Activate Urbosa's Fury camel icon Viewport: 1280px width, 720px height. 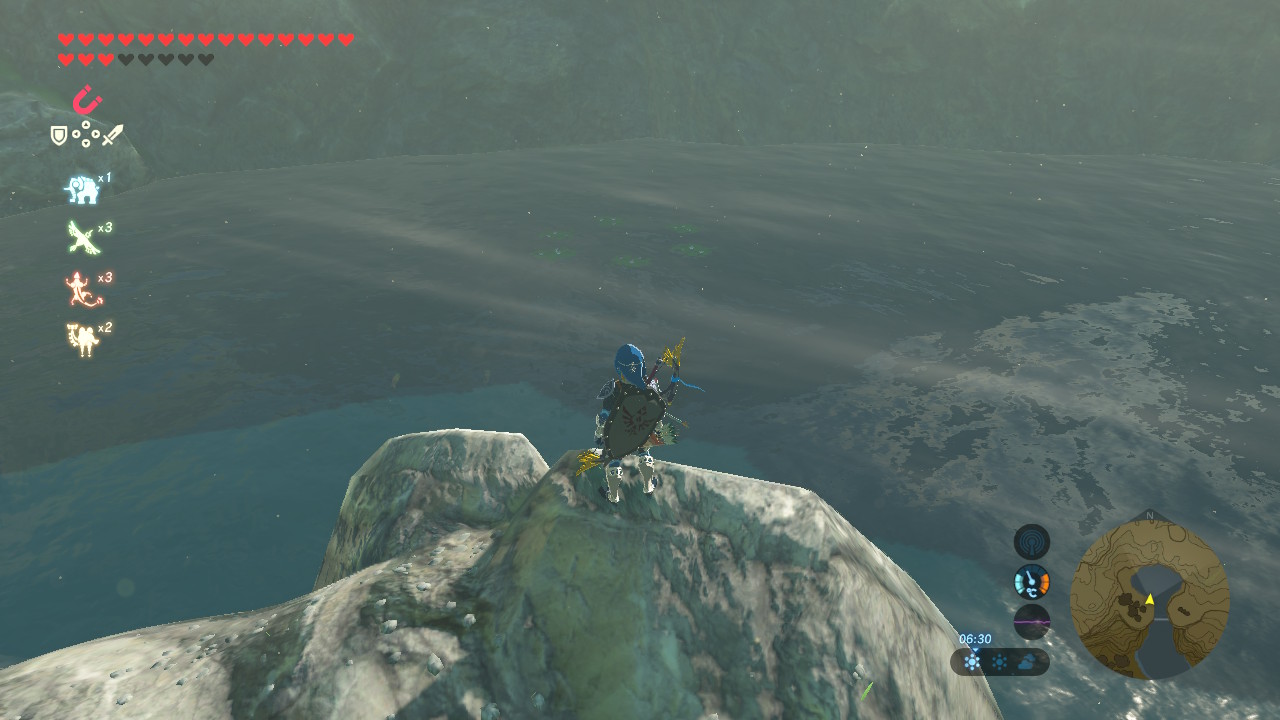tap(81, 340)
